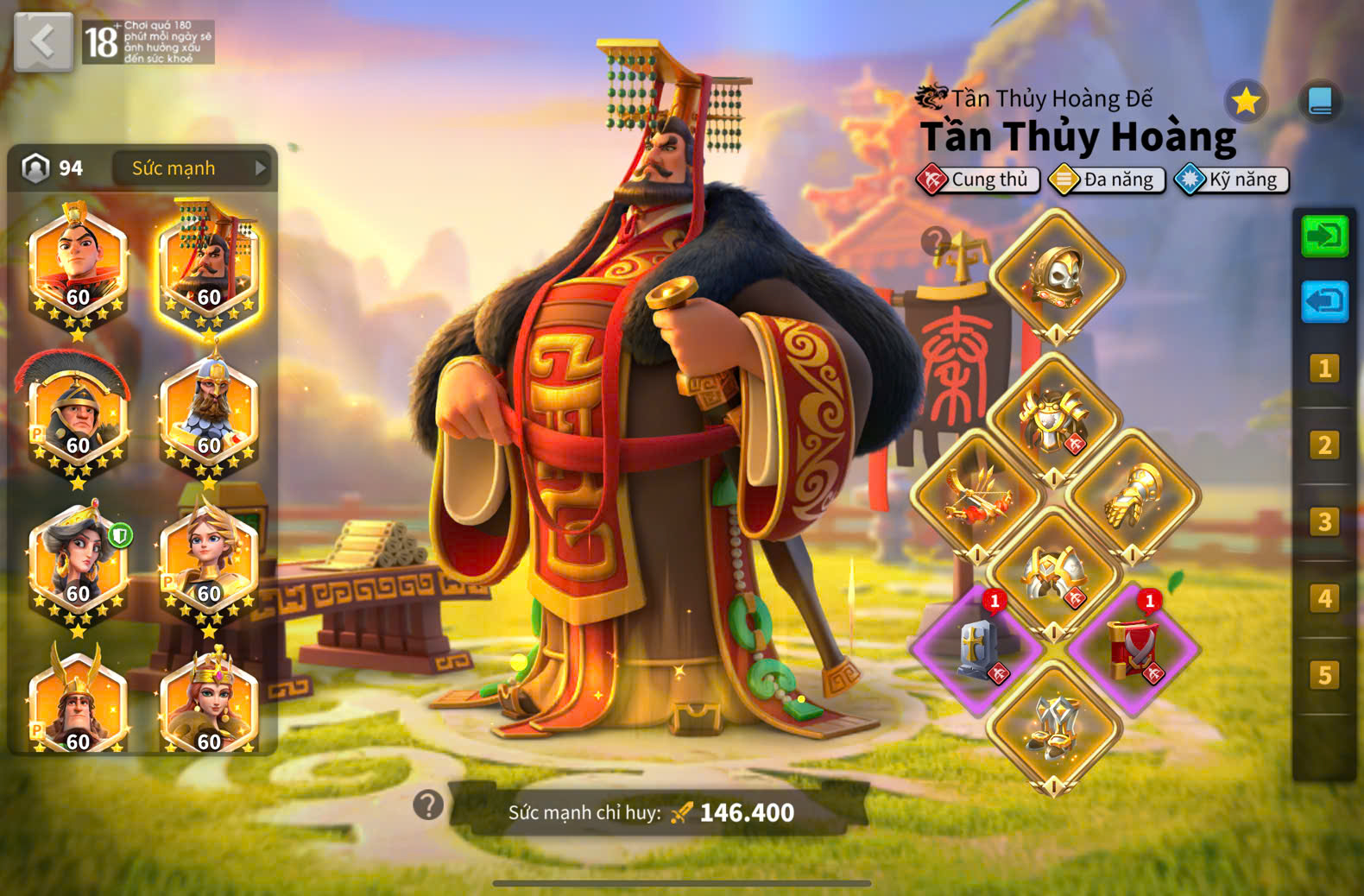
Task: Switch to equipment preset 3
Action: pos(1324,522)
